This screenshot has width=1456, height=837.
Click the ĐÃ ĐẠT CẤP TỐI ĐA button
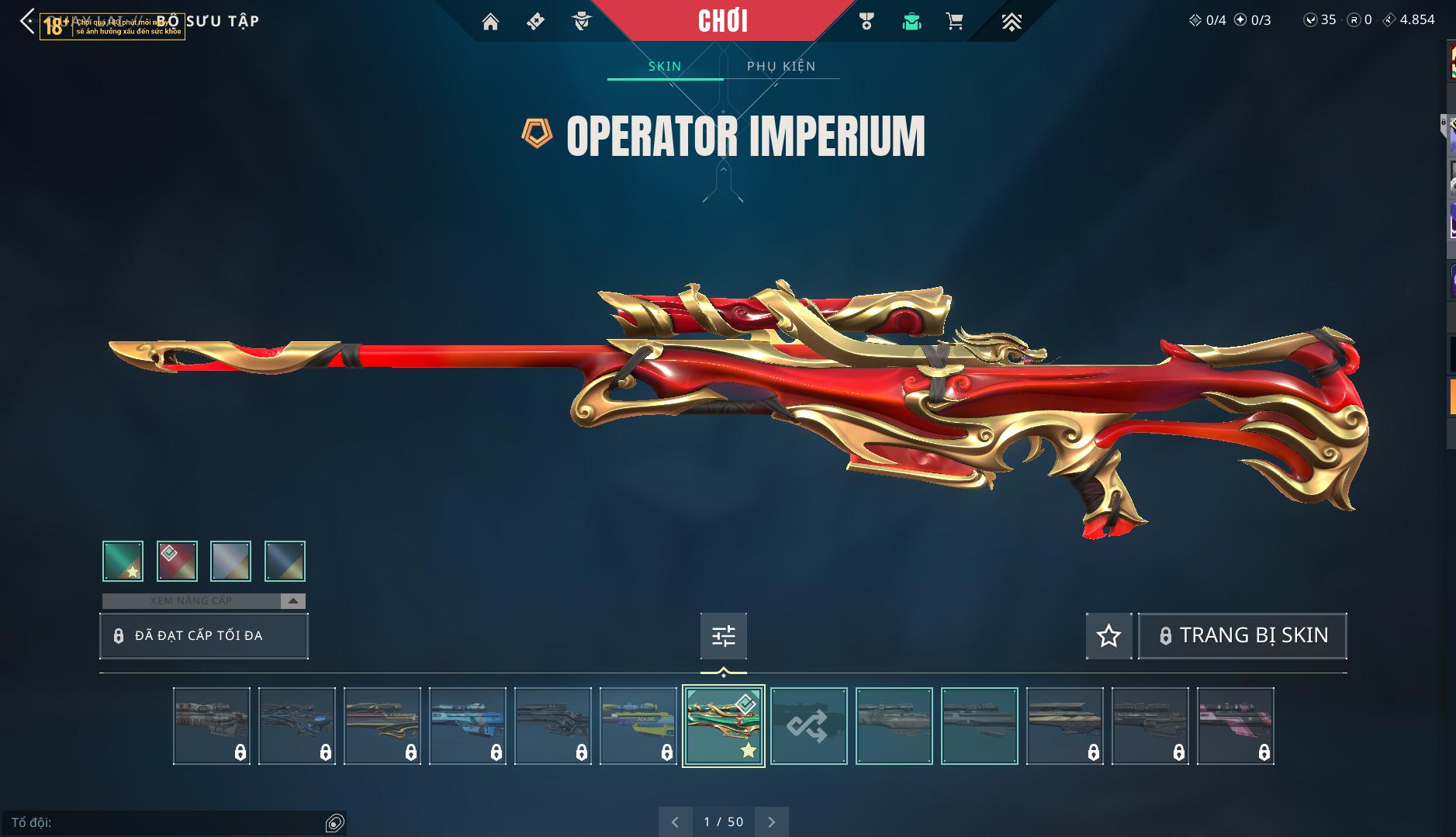click(x=203, y=636)
